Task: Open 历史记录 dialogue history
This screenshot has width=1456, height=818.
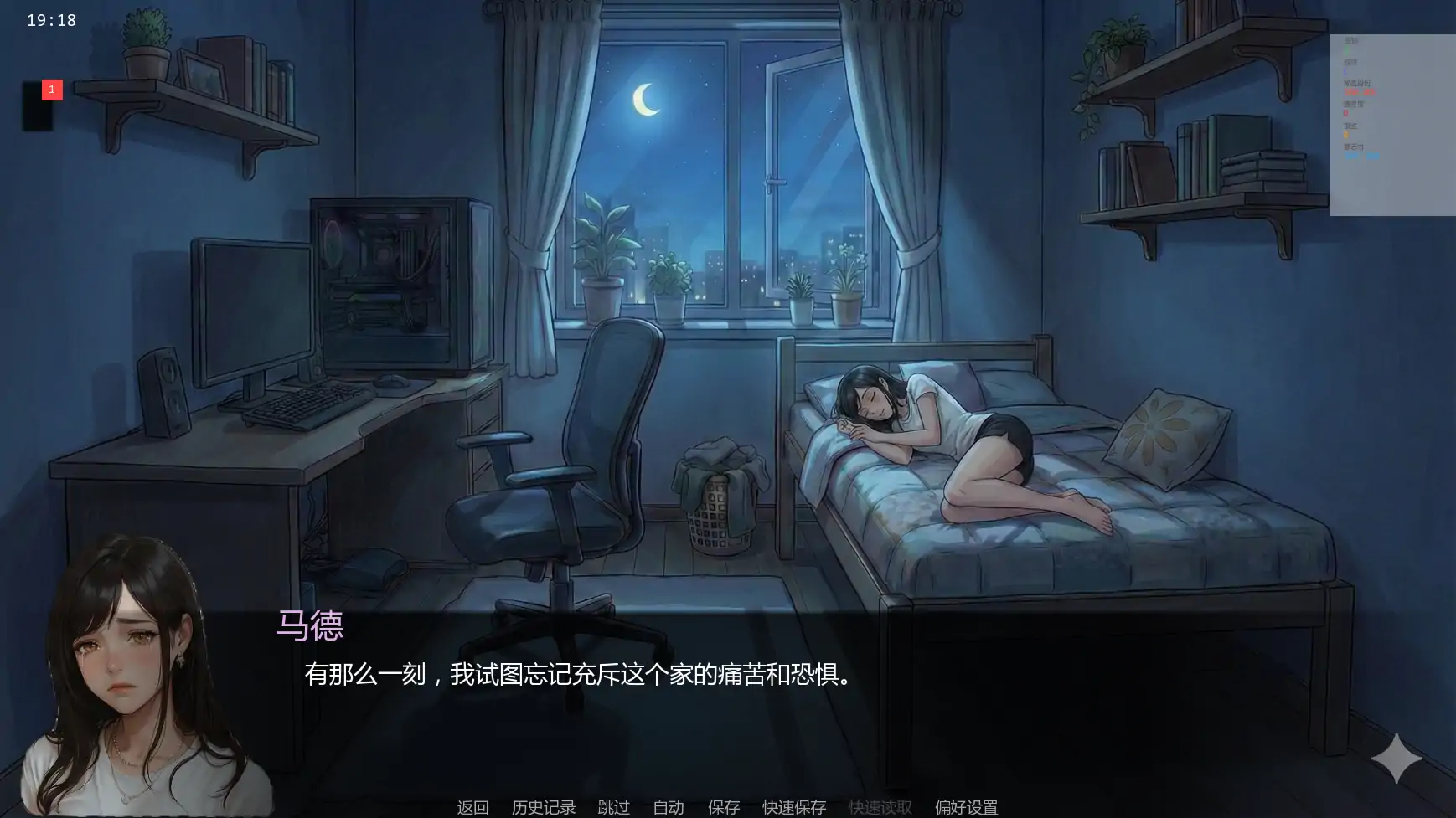Action: pyautogui.click(x=543, y=807)
